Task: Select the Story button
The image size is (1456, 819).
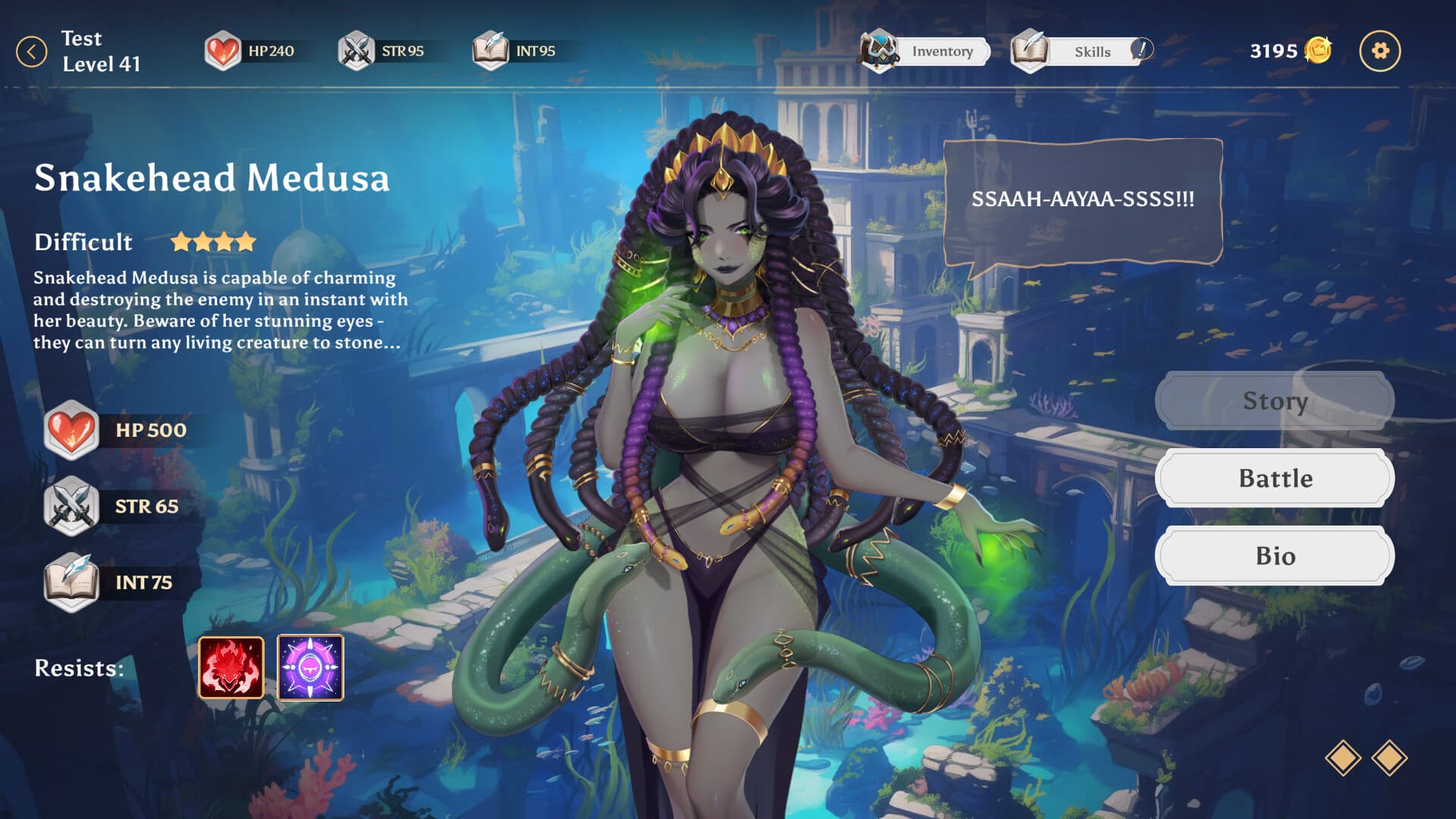Action: pos(1274,401)
